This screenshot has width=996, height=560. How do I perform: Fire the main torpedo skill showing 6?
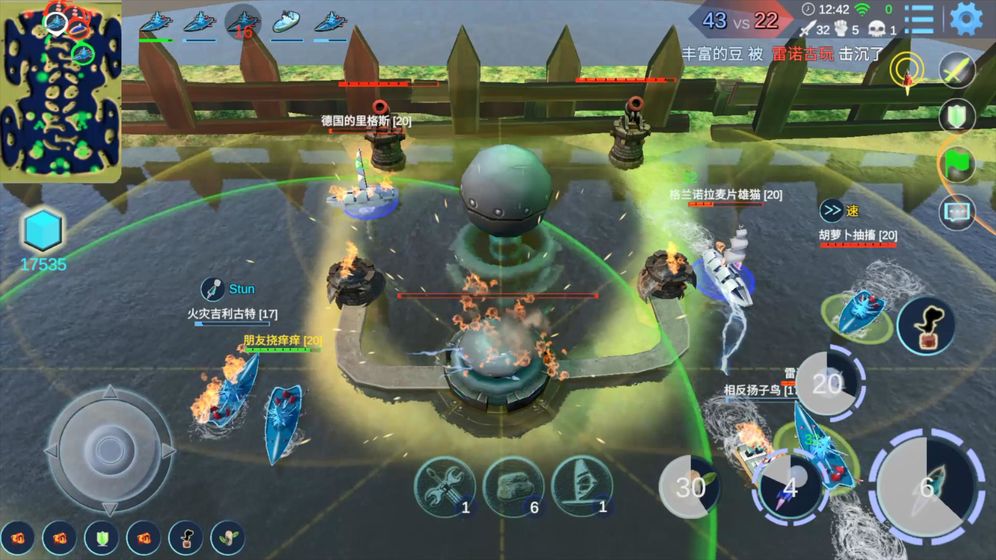click(x=926, y=487)
